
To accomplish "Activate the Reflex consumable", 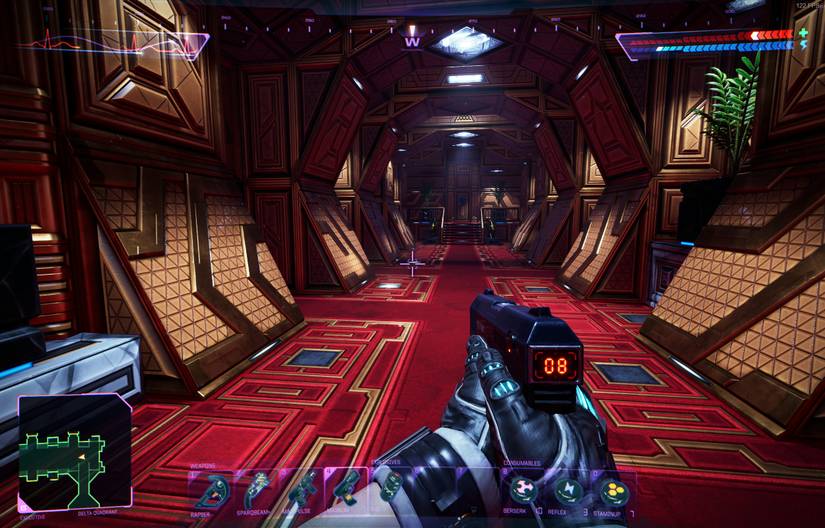I will click(569, 489).
